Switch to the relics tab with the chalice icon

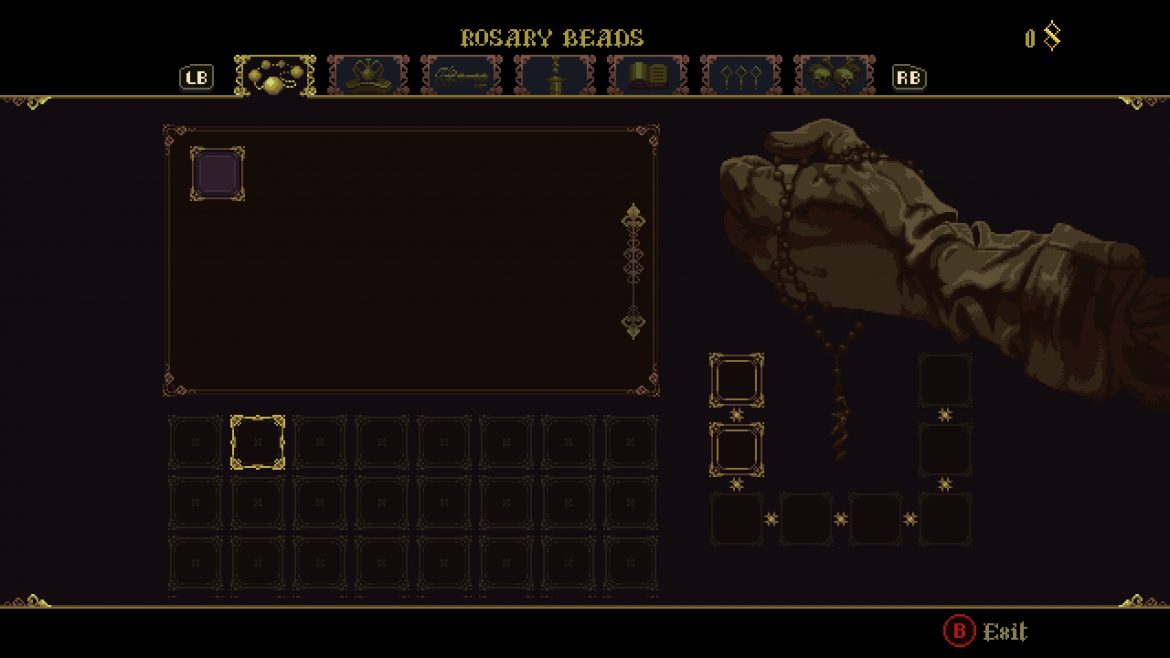(x=368, y=76)
